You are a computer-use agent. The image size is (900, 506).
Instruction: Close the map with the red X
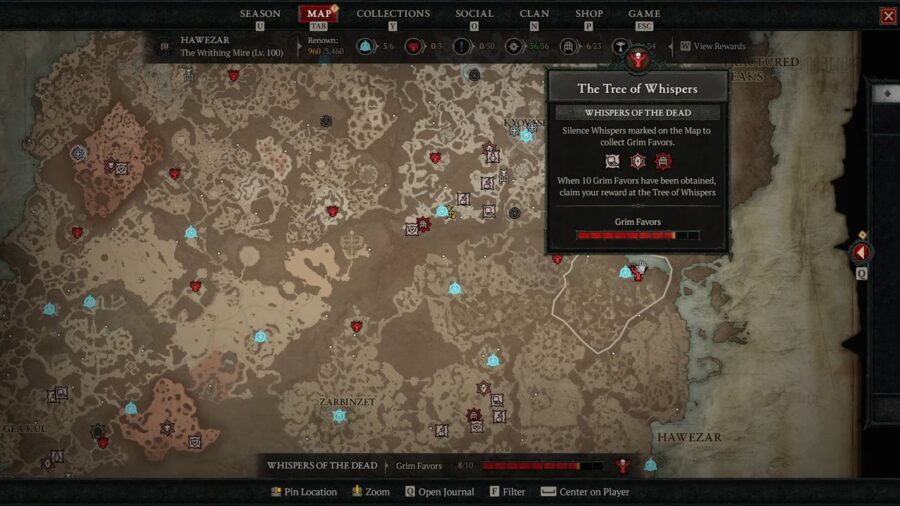pos(887,16)
